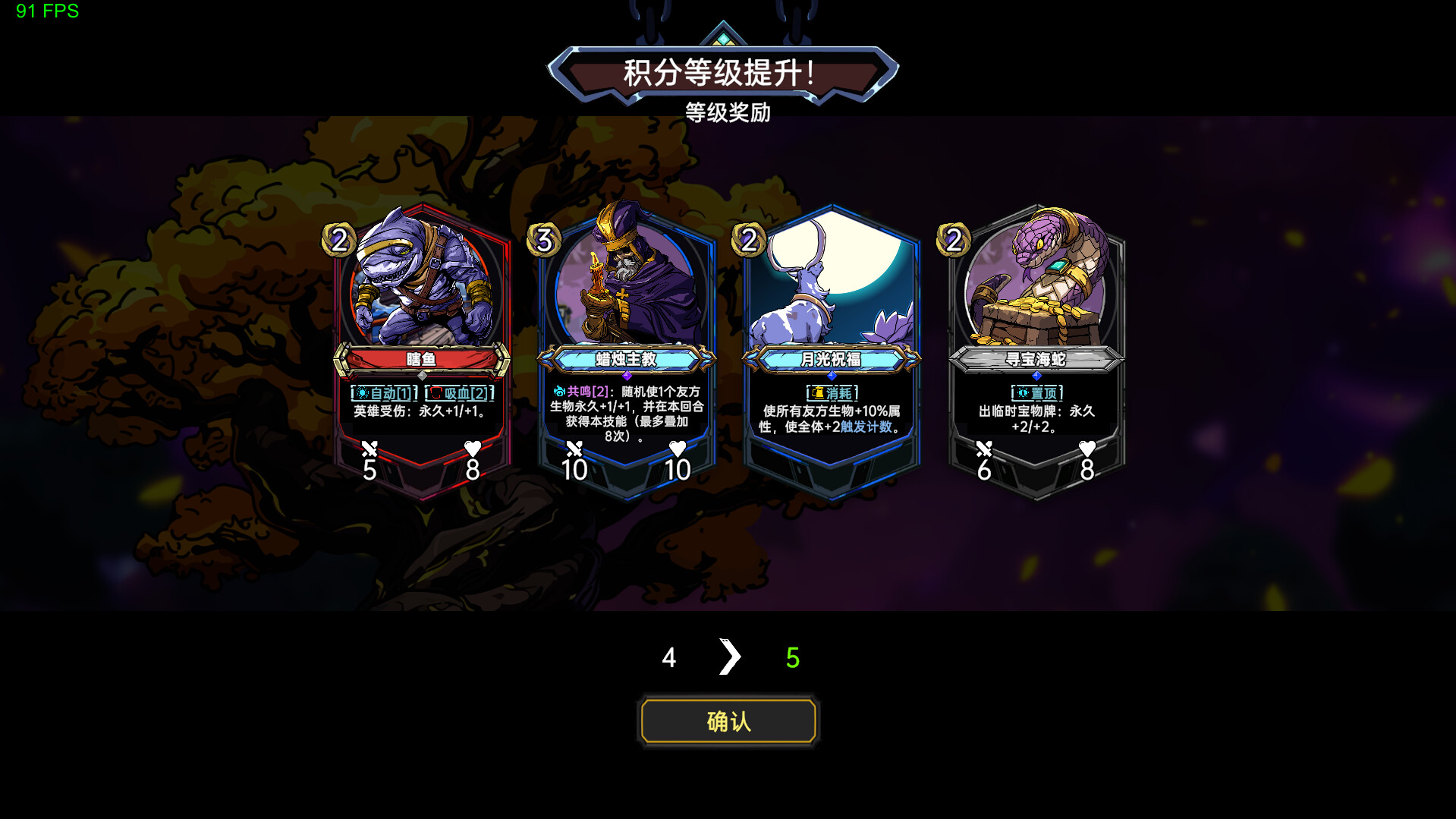Click the 积分等级提升 title banner
Image resolution: width=1456 pixels, height=819 pixels.
pos(724,74)
